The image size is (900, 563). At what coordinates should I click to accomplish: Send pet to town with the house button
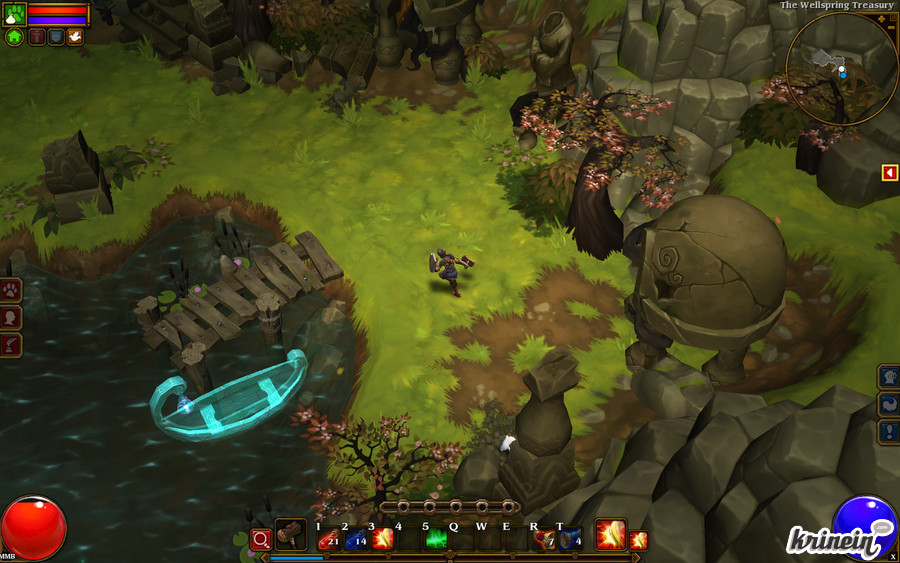pos(14,37)
